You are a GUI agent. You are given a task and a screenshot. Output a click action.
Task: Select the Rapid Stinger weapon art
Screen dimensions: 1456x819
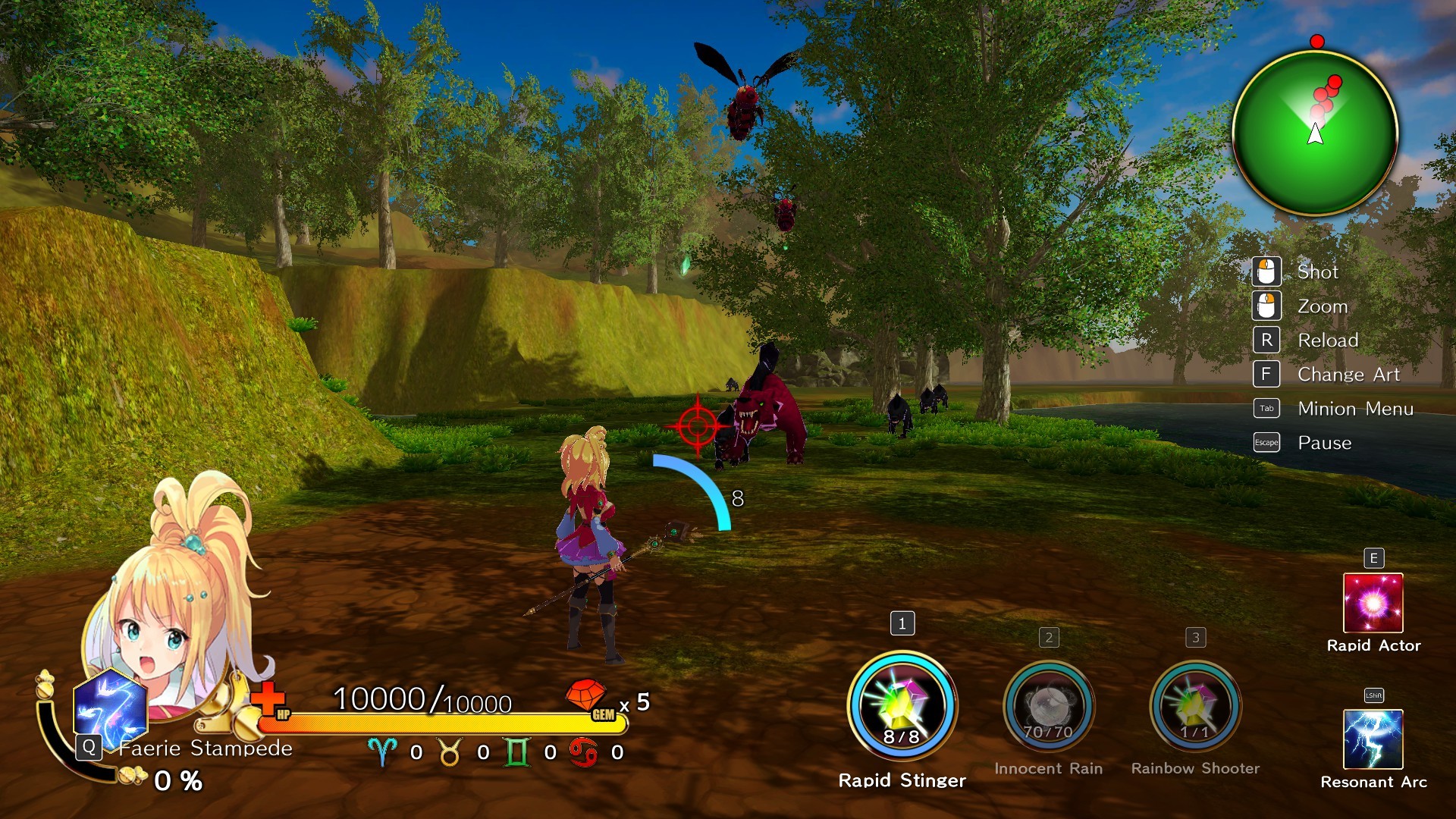click(x=902, y=706)
